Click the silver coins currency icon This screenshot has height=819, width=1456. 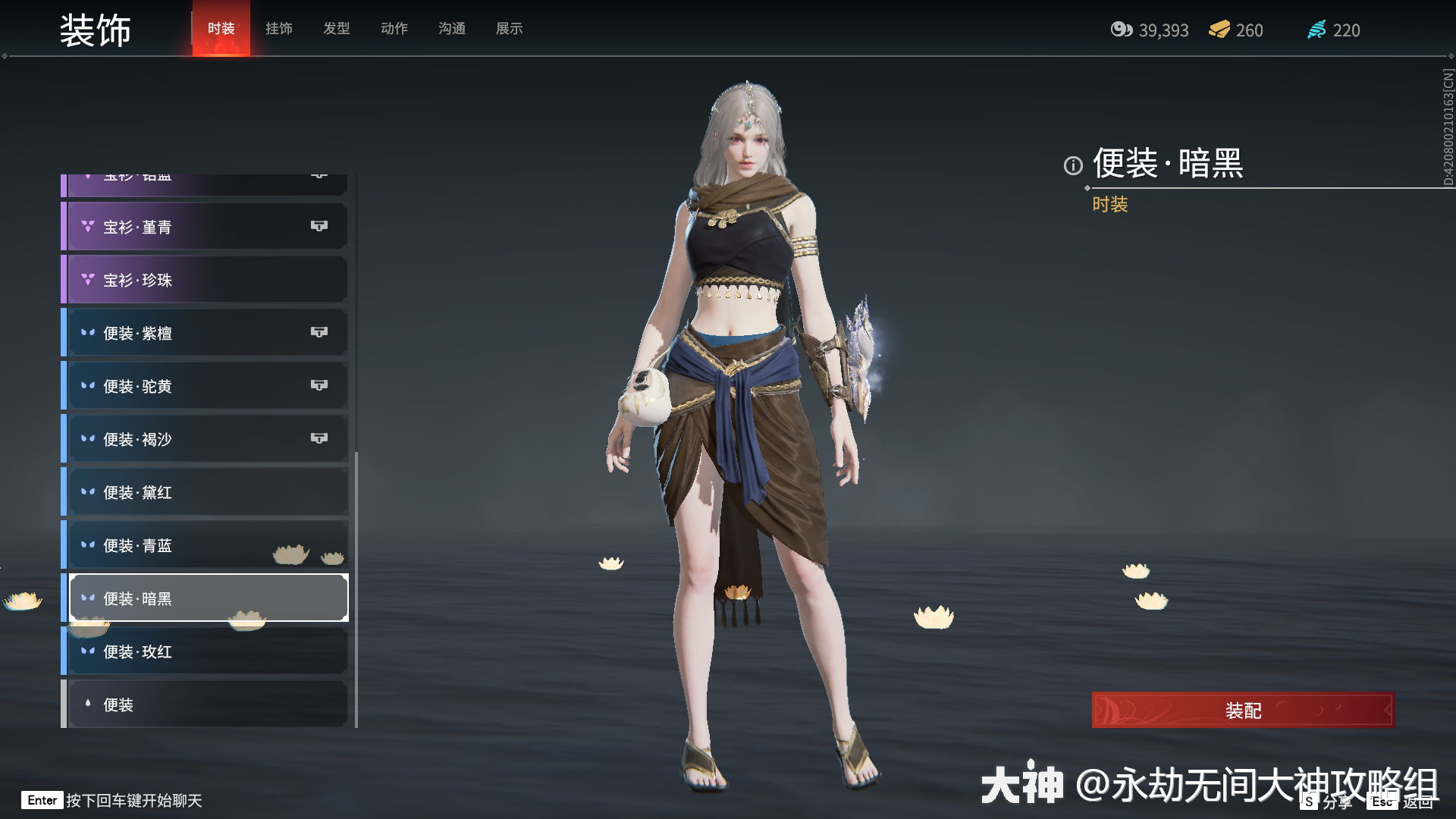(x=1122, y=30)
